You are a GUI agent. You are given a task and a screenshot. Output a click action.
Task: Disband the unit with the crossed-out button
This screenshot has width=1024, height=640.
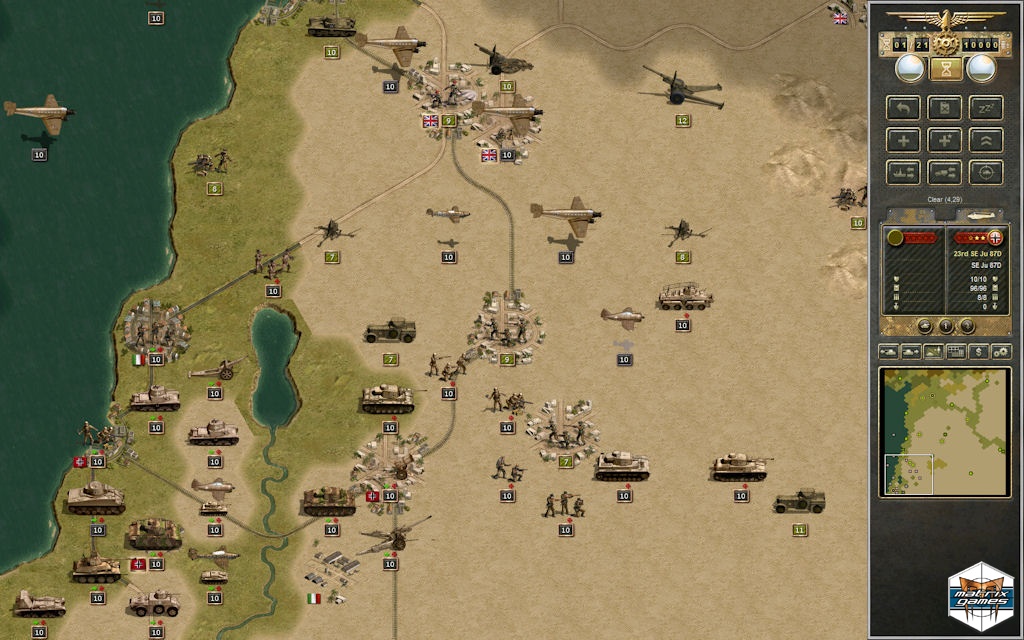point(944,108)
